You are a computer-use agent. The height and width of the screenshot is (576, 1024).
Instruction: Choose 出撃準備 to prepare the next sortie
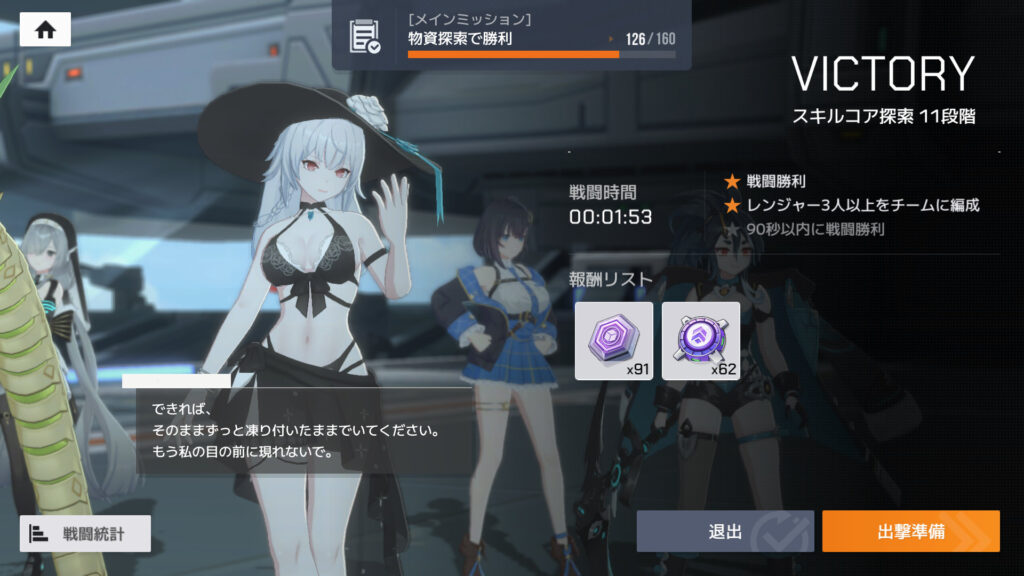910,531
